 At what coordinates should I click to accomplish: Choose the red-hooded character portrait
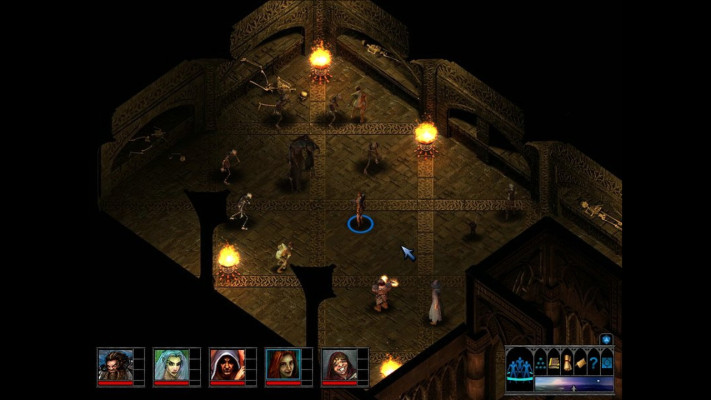tap(226, 364)
